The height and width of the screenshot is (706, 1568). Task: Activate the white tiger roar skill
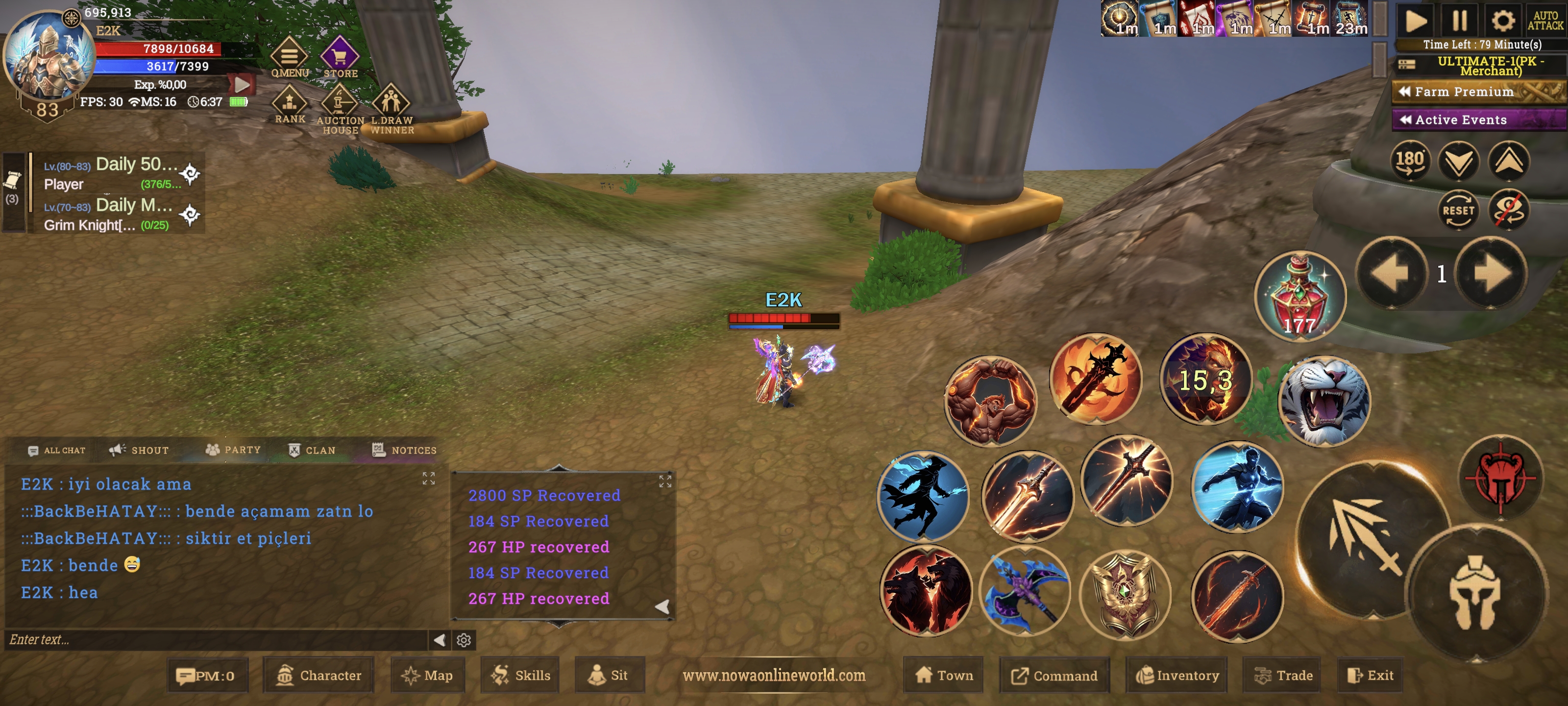click(1325, 401)
